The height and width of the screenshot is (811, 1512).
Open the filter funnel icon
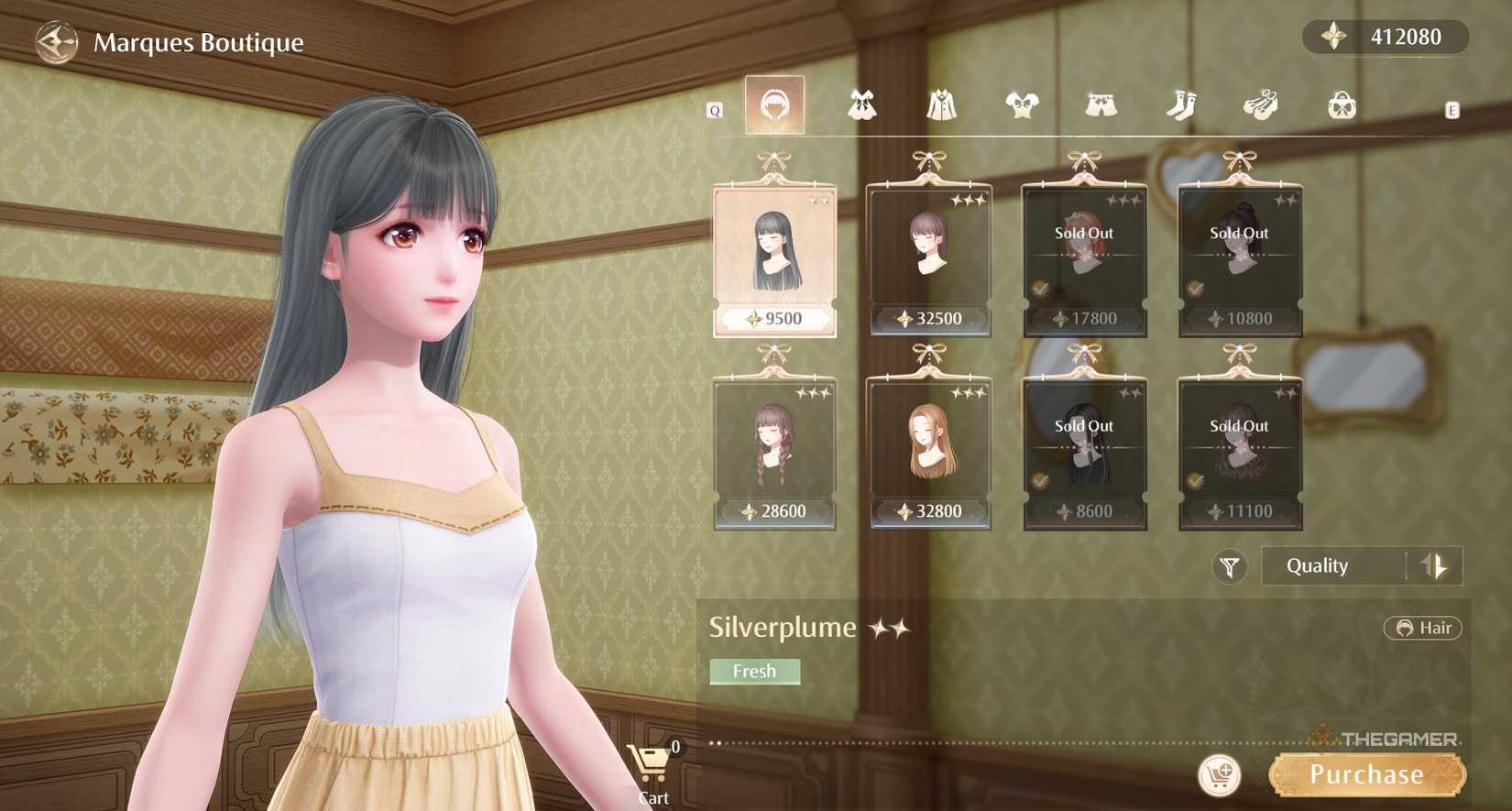tap(1230, 566)
